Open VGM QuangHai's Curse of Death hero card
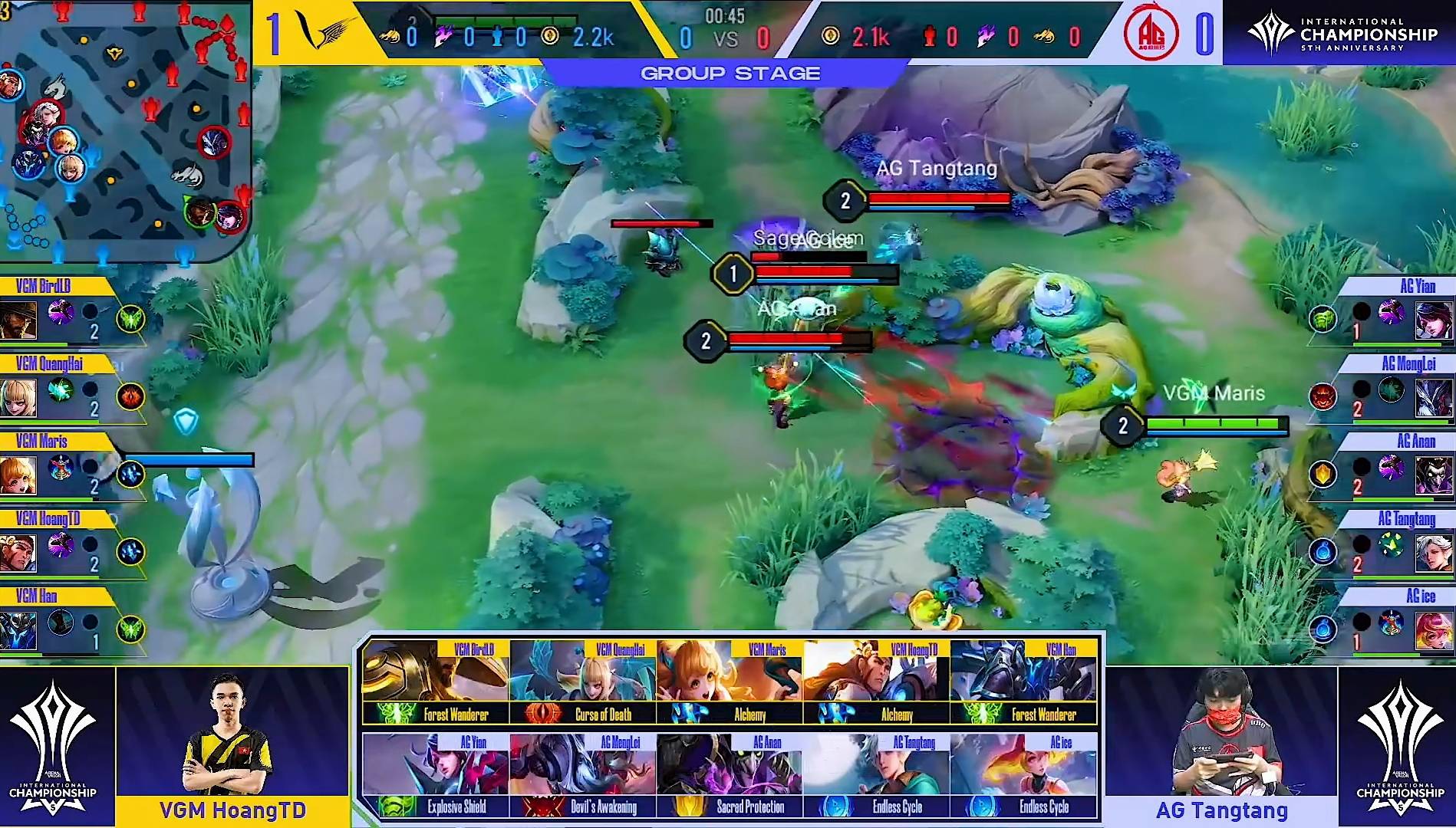The height and width of the screenshot is (828, 1456). pyautogui.click(x=582, y=682)
